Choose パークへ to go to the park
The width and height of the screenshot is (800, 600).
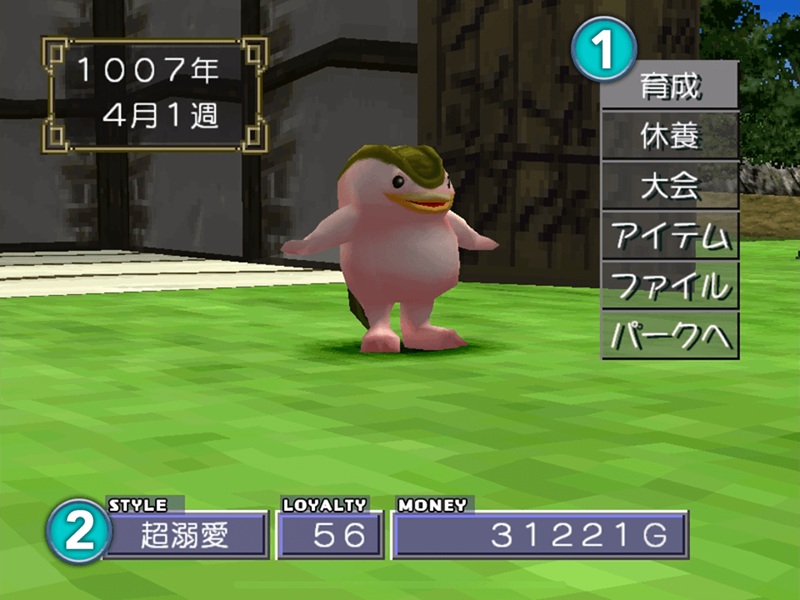670,336
